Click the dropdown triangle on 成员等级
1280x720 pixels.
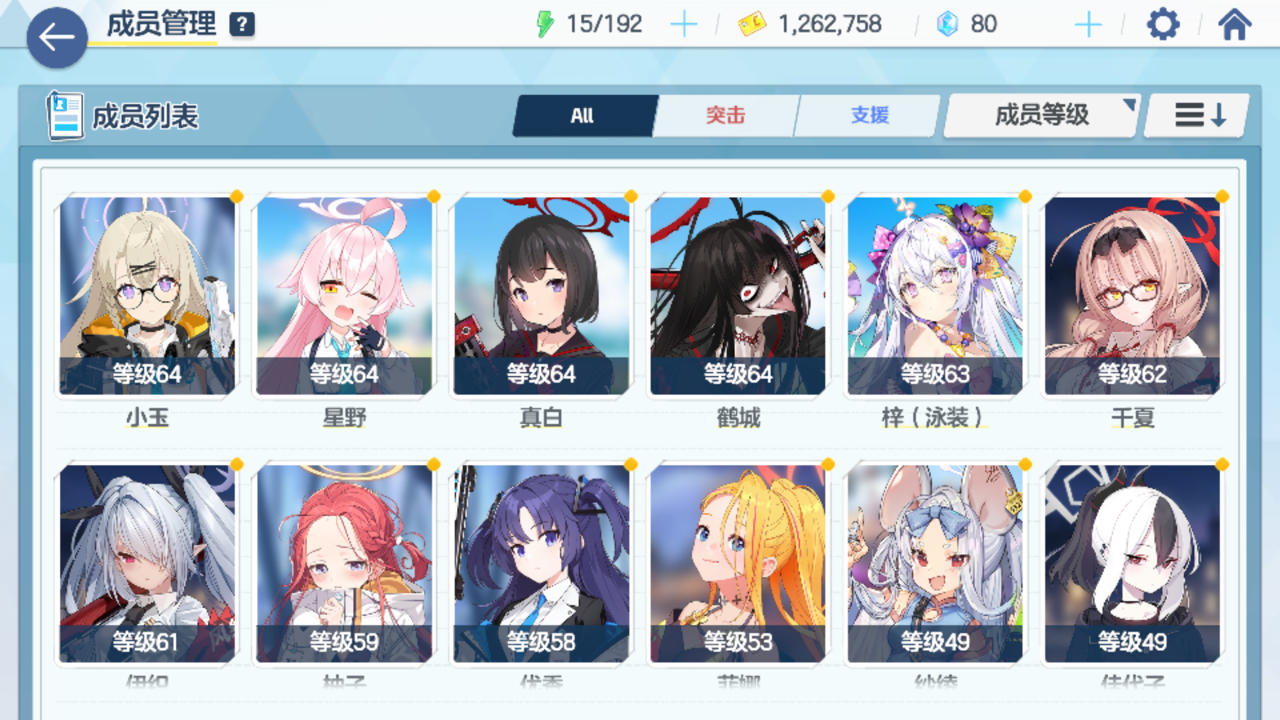[1131, 104]
